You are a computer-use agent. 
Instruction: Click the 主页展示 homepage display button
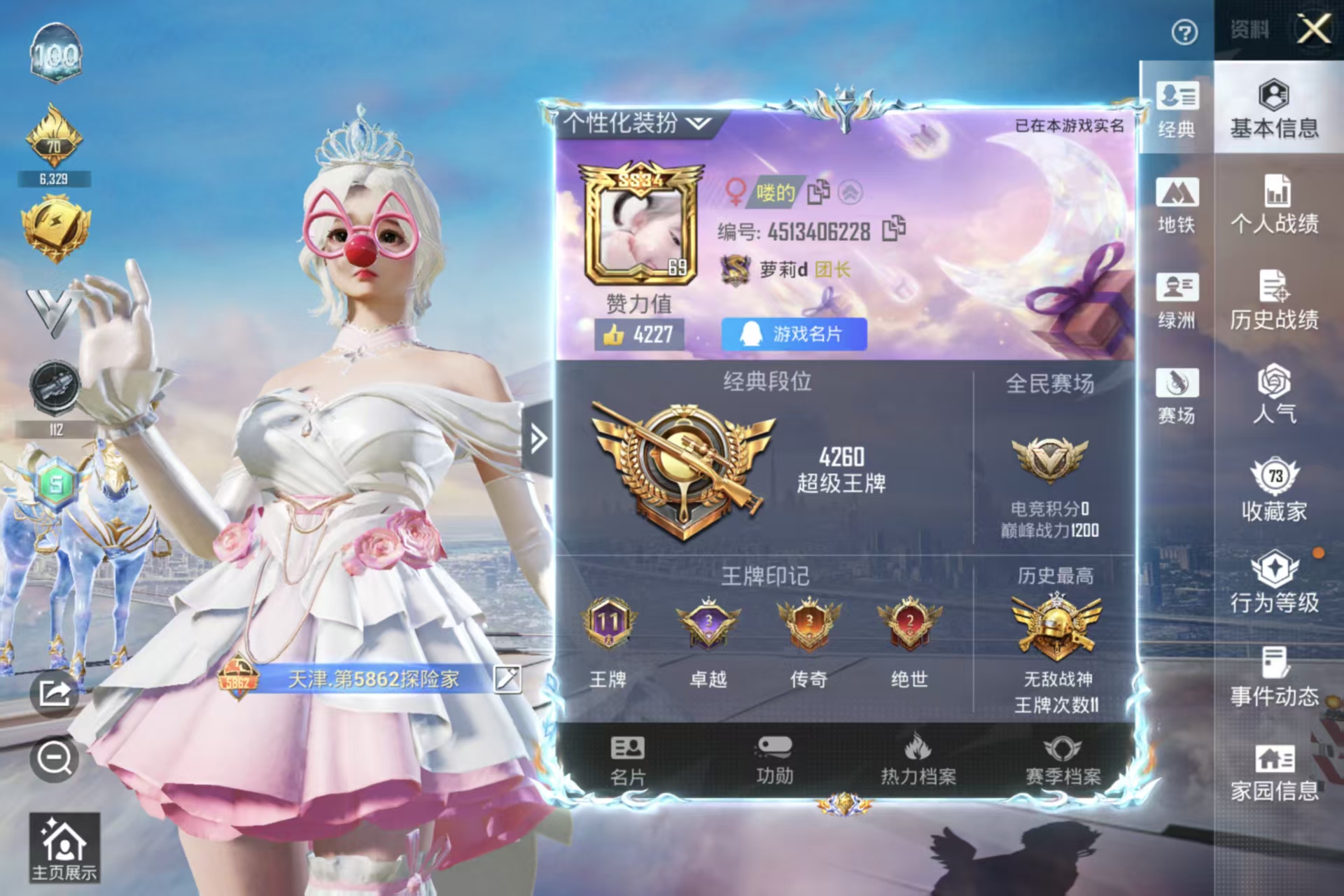64,848
